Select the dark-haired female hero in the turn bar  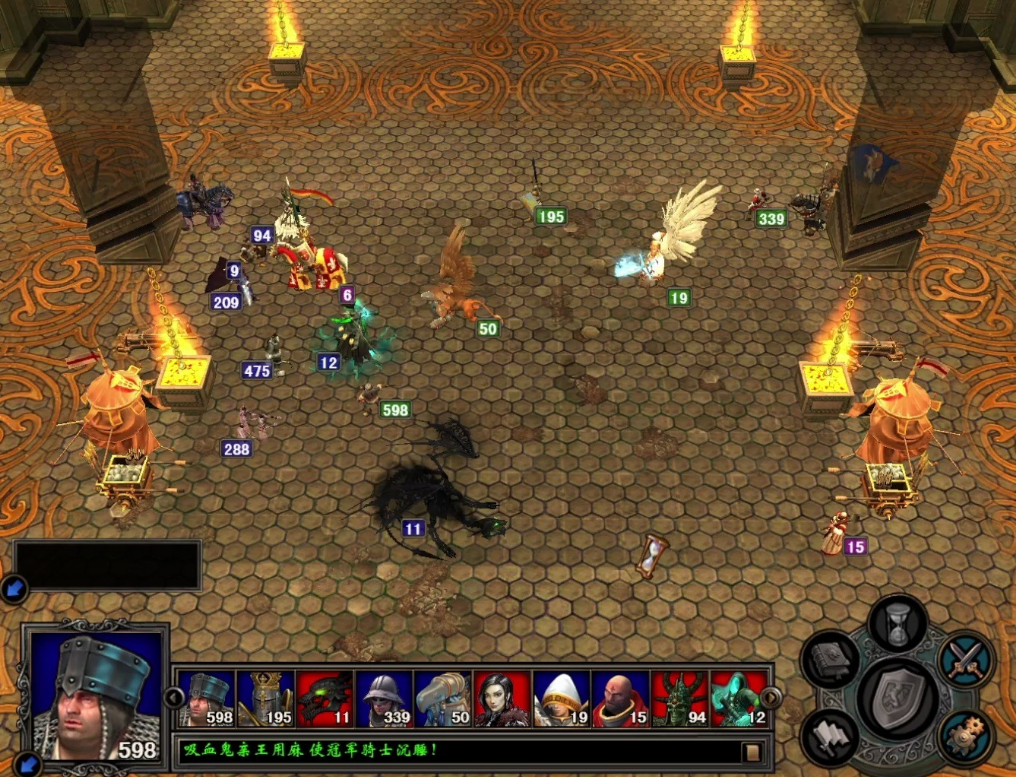pyautogui.click(x=501, y=699)
